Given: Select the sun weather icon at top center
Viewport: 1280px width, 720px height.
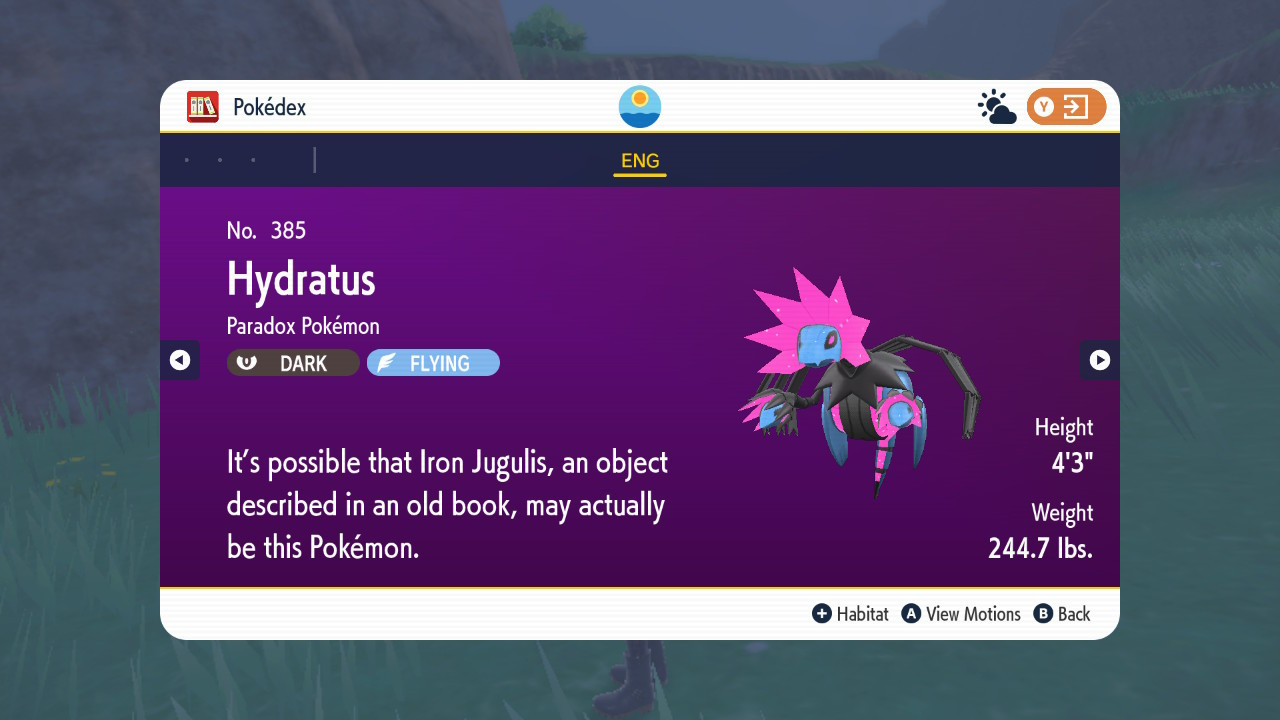Looking at the screenshot, I should pyautogui.click(x=639, y=106).
